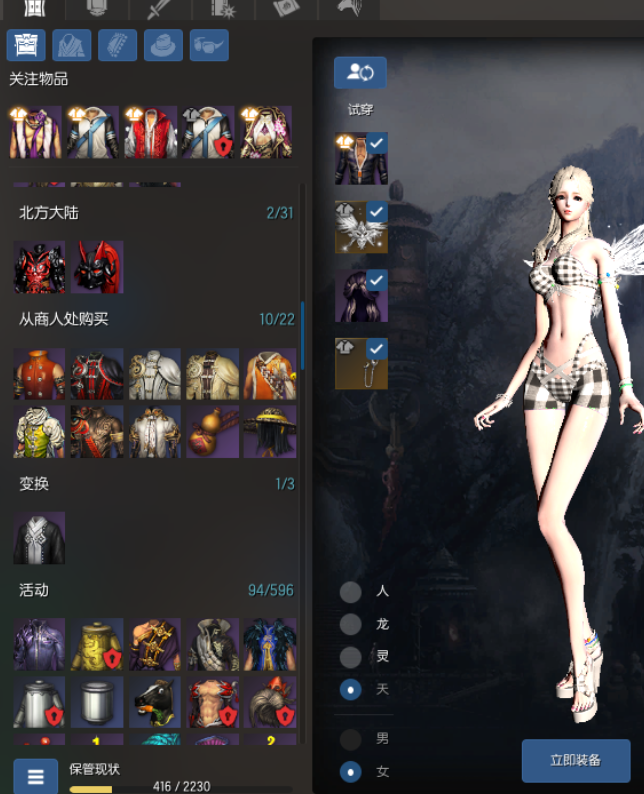Filter wardrobe by the hat category
This screenshot has width=644, height=794.
point(163,46)
